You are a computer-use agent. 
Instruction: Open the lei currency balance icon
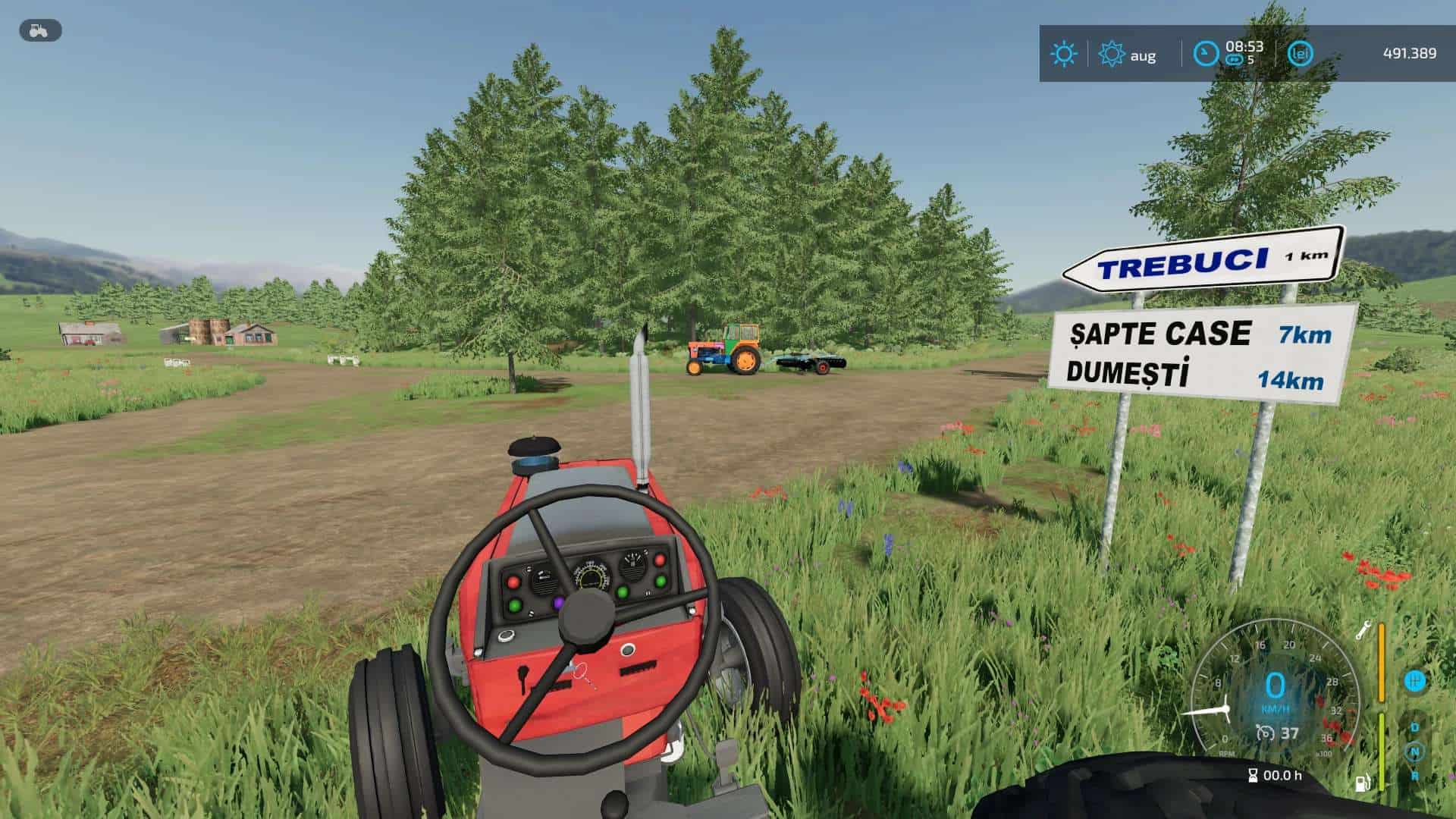pos(1300,54)
